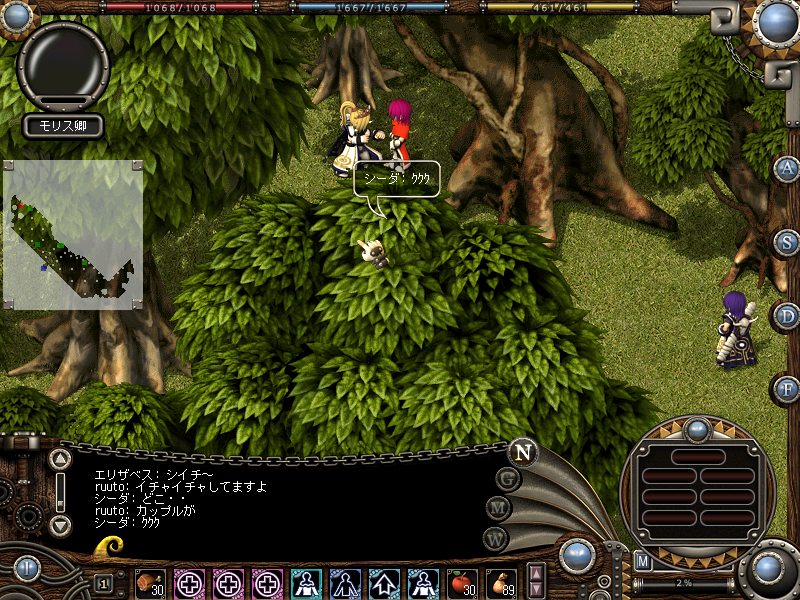Click the A shortcut button
This screenshot has width=800, height=600.
click(787, 169)
